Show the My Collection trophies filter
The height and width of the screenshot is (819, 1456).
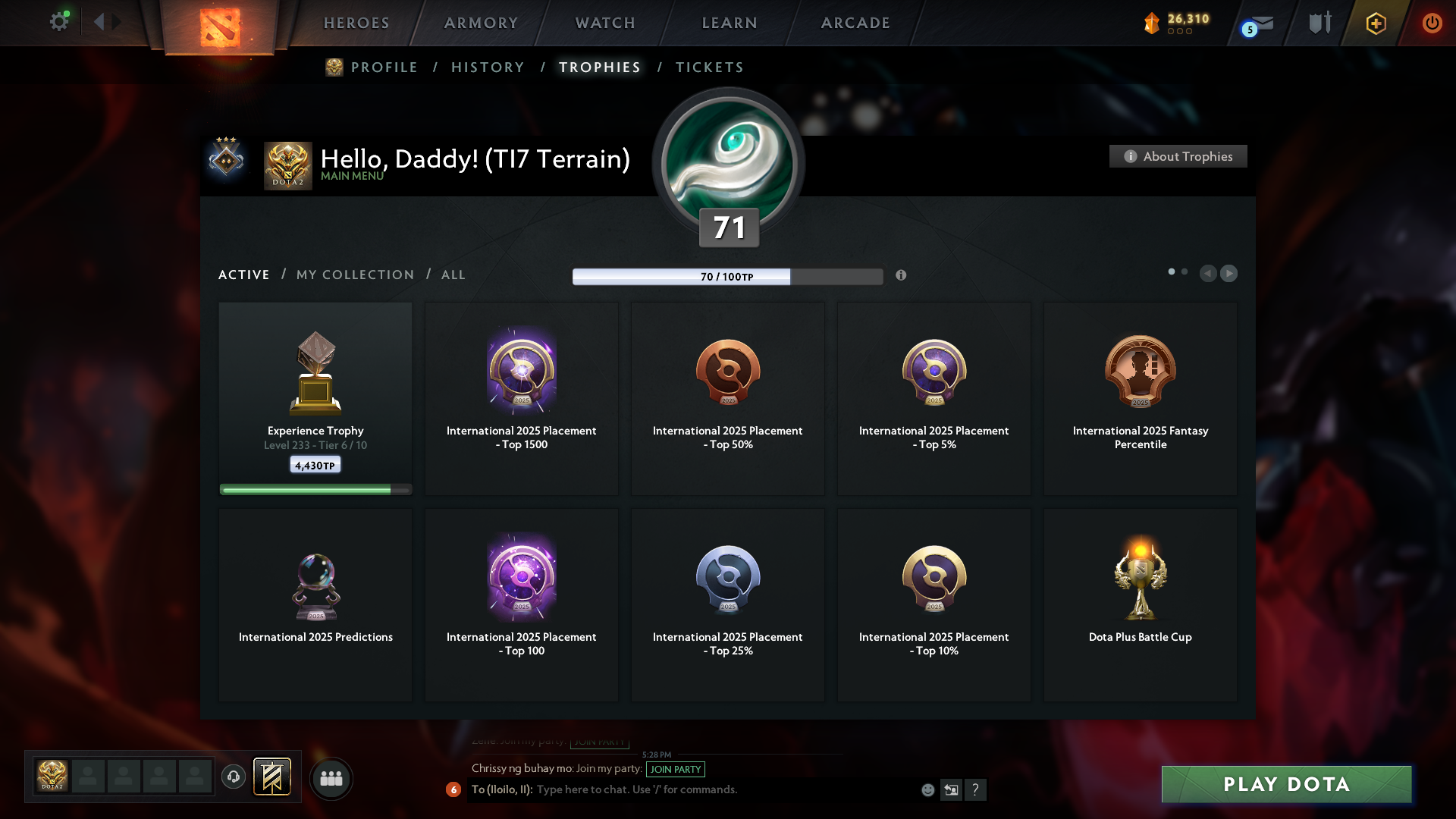click(x=355, y=275)
